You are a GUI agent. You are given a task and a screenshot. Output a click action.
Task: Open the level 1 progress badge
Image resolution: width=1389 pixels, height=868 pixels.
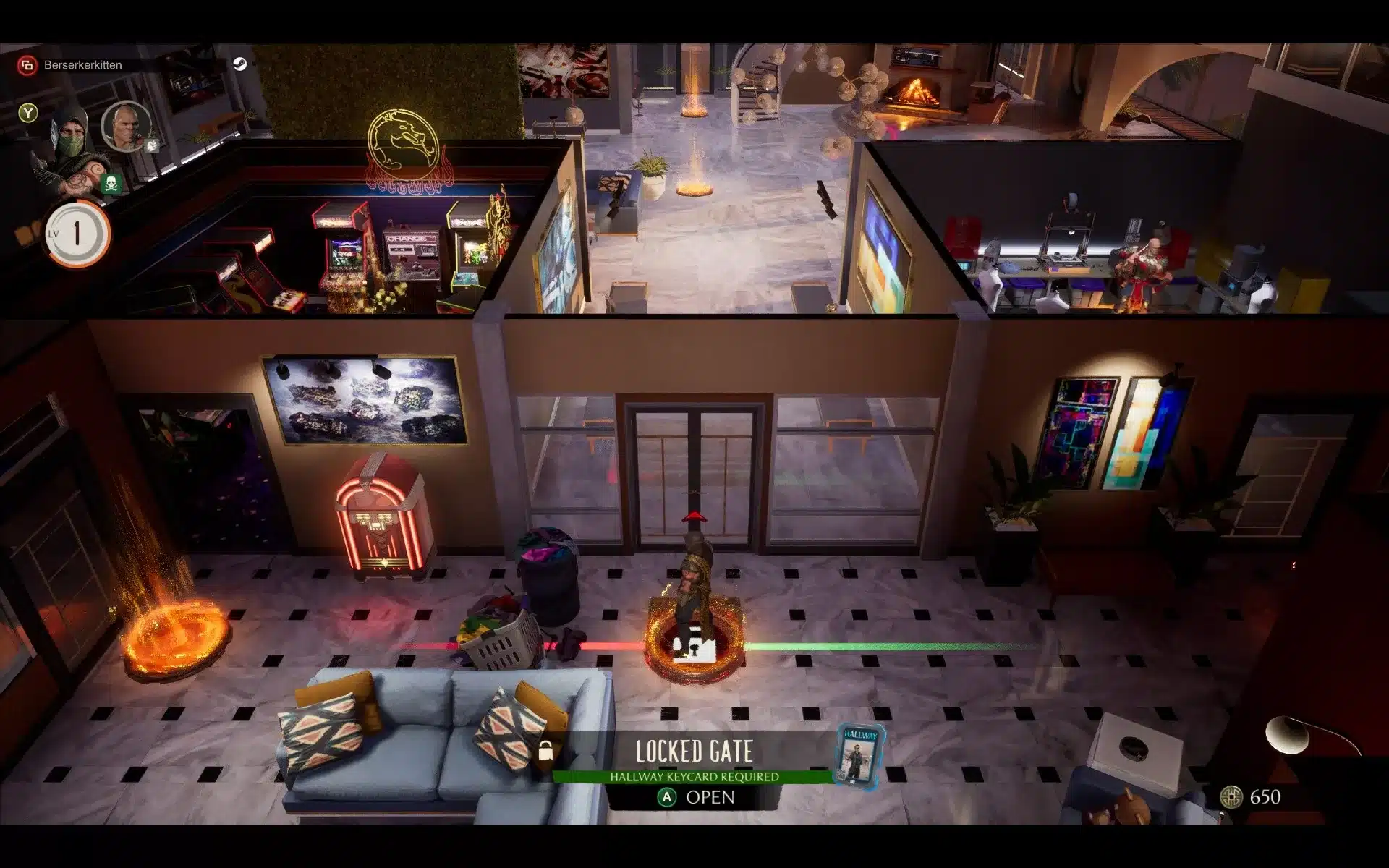tap(77, 234)
